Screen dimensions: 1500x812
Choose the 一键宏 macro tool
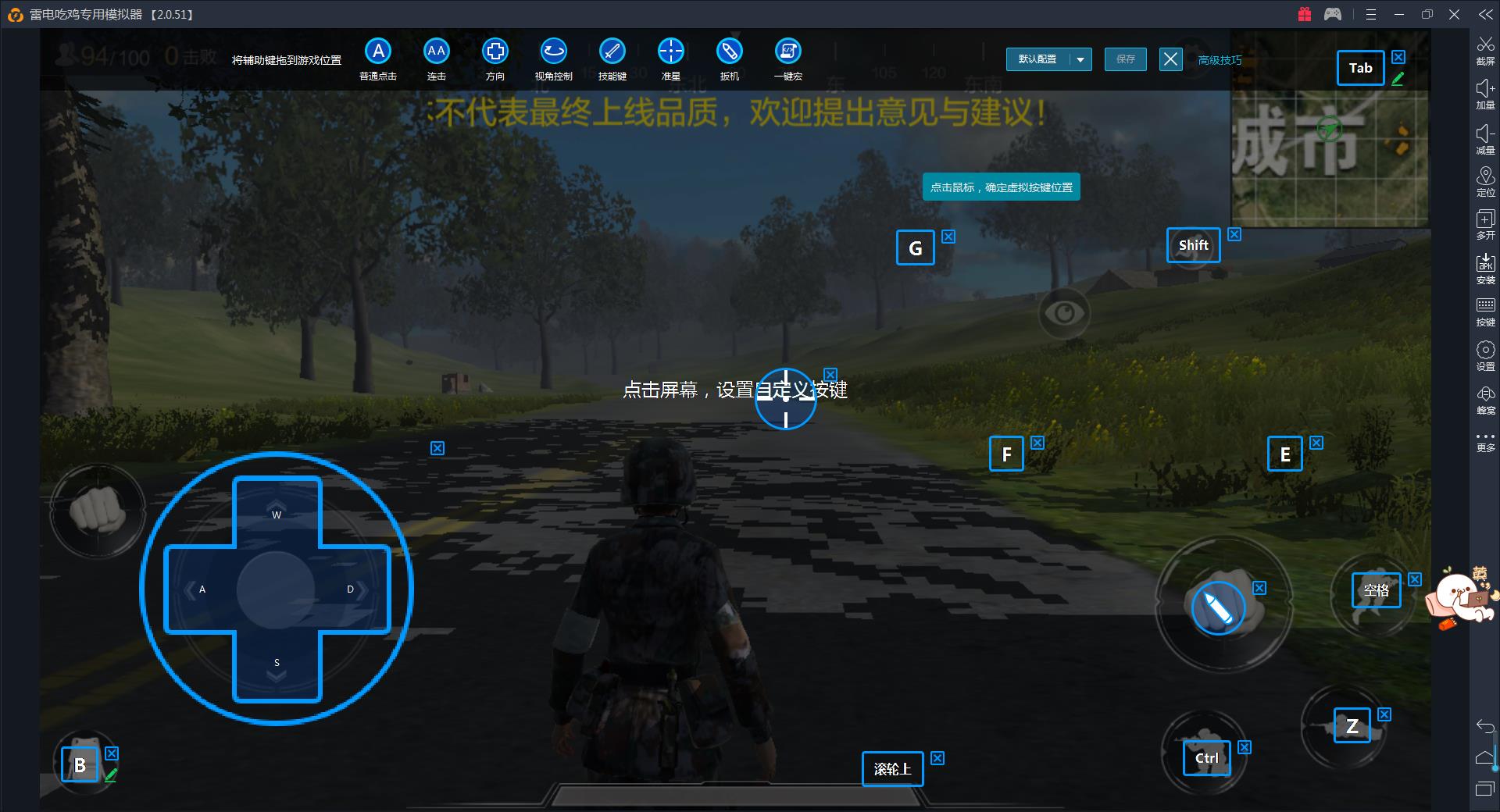point(787,52)
